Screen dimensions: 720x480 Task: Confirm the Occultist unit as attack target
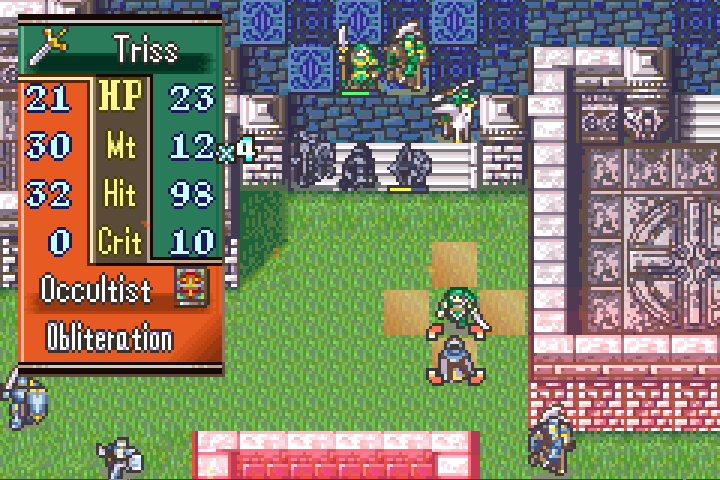[x=454, y=359]
